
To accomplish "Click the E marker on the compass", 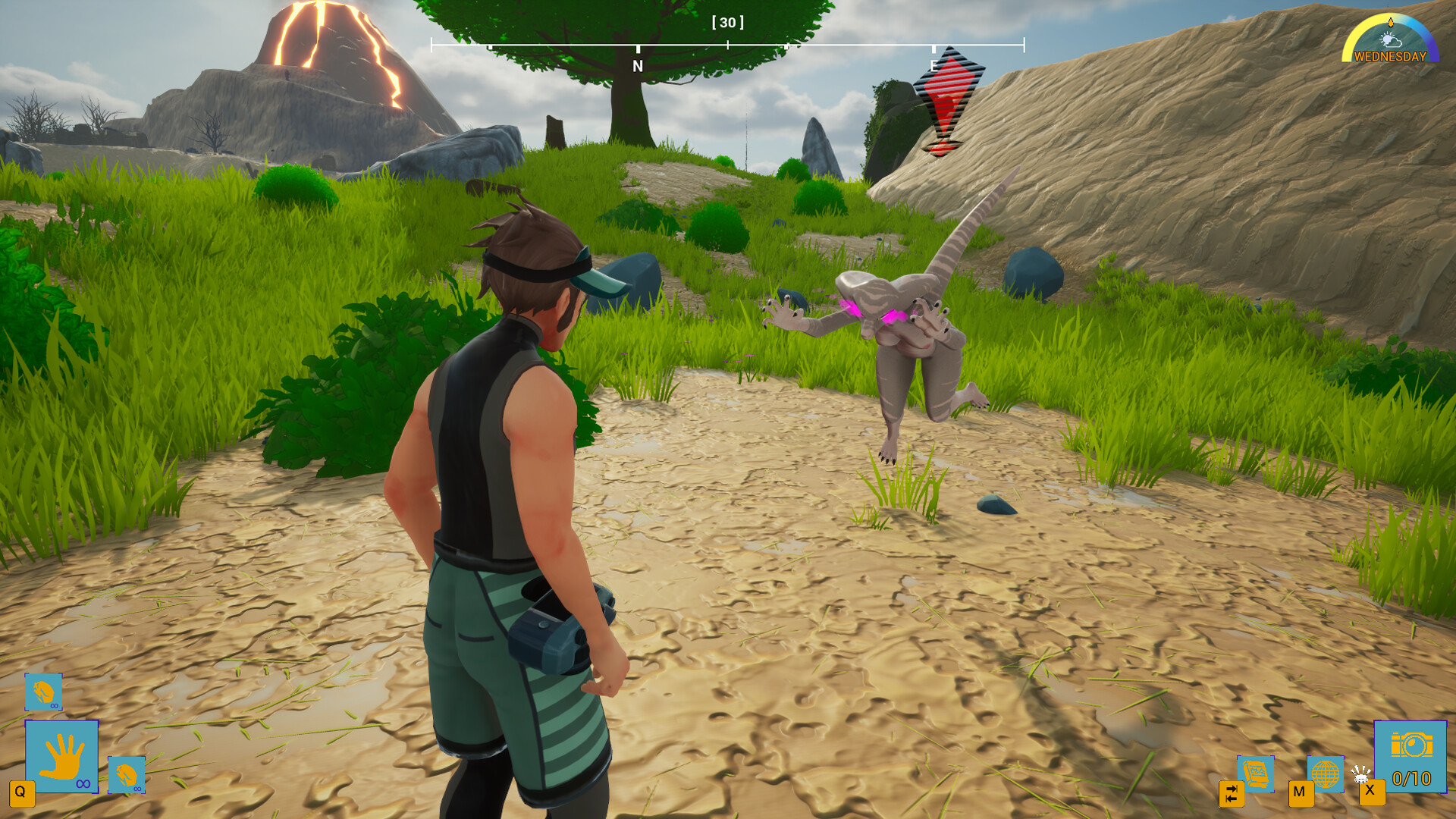I will (x=933, y=67).
